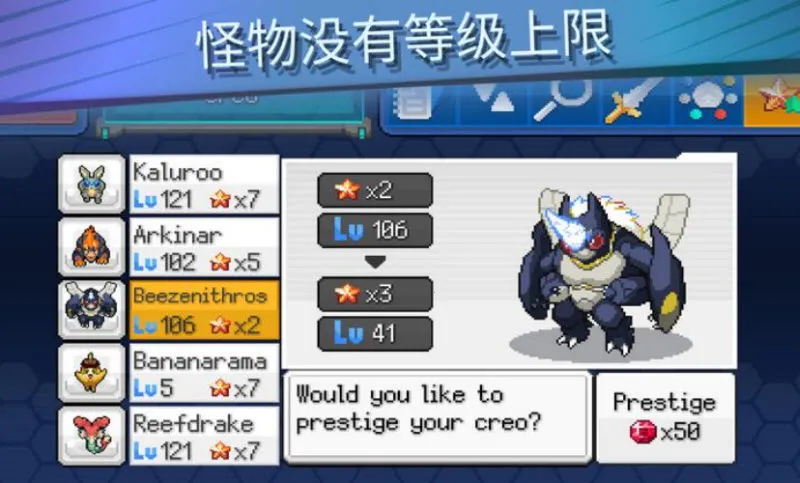Switch to the sword tab
Image resolution: width=800 pixels, height=483 pixels.
(632, 102)
